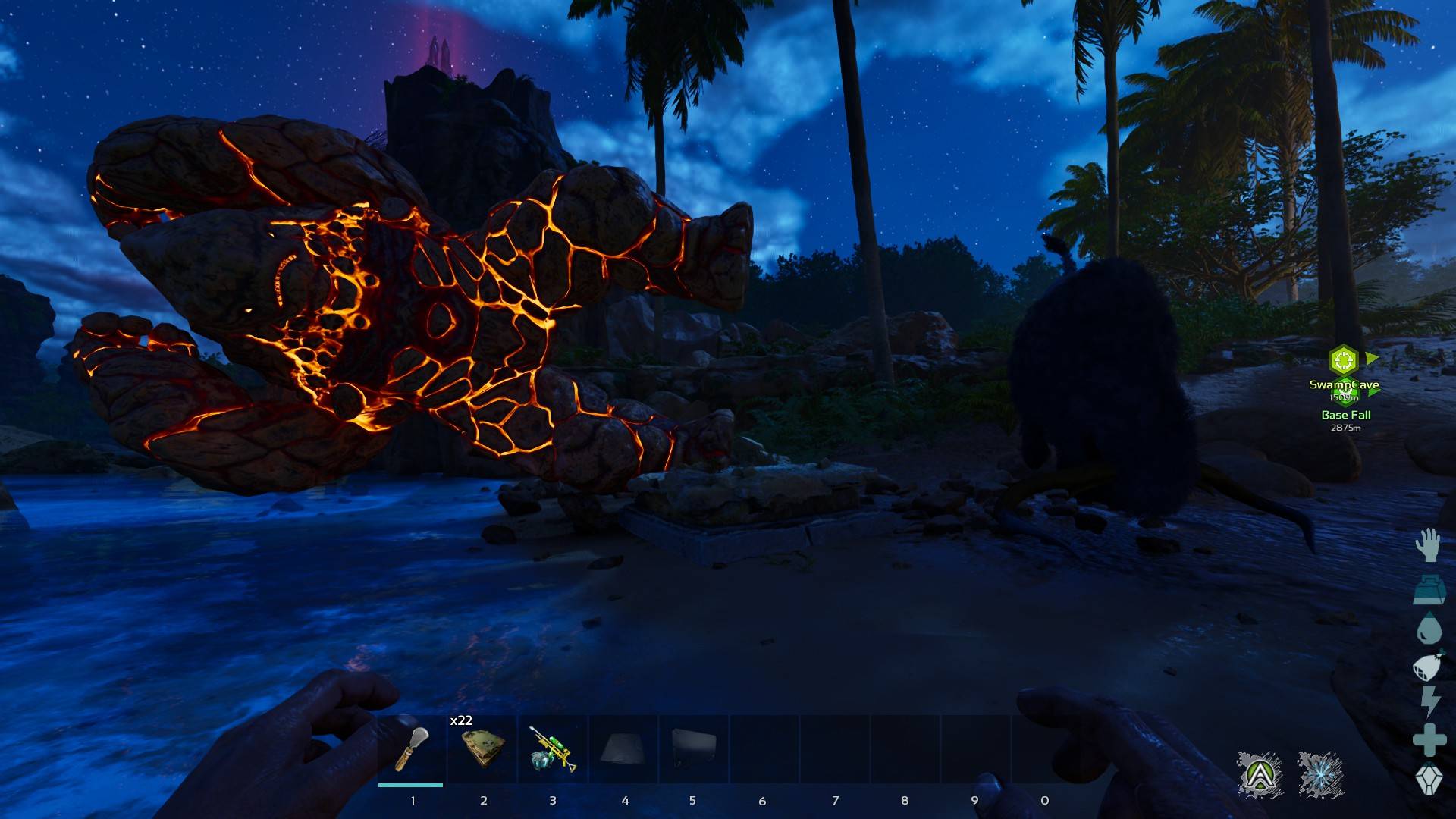The width and height of the screenshot is (1456, 819).
Task: Select the wooden-handled tool in hotbar slot 1
Action: point(411,749)
